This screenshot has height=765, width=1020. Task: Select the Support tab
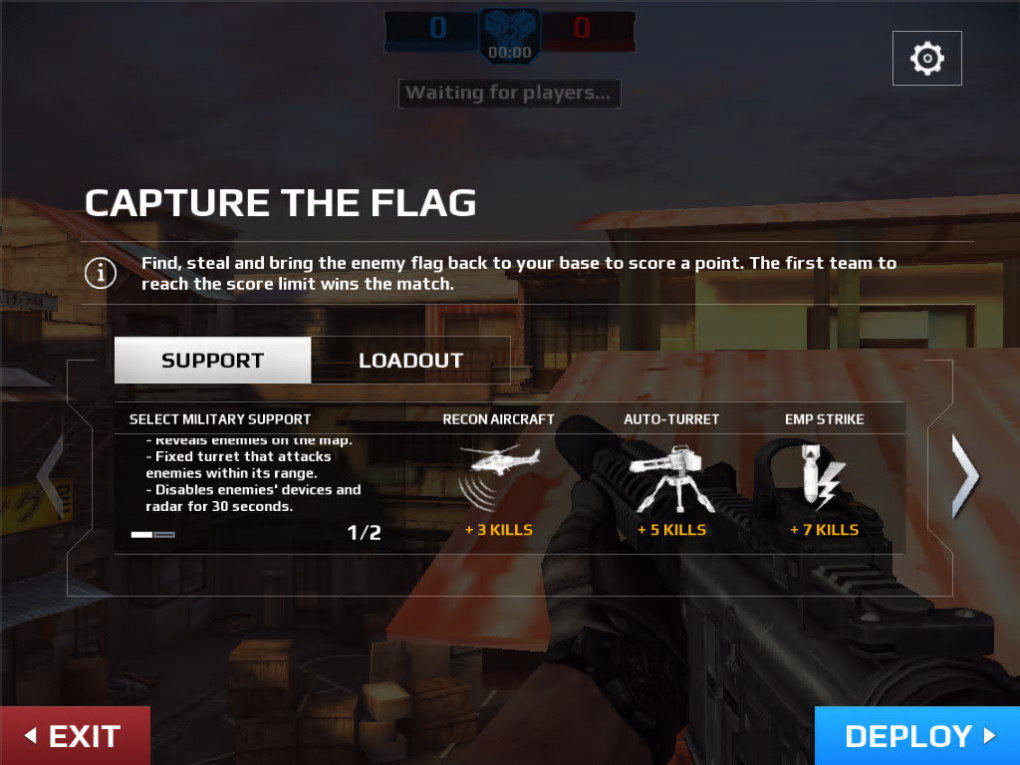pos(213,361)
